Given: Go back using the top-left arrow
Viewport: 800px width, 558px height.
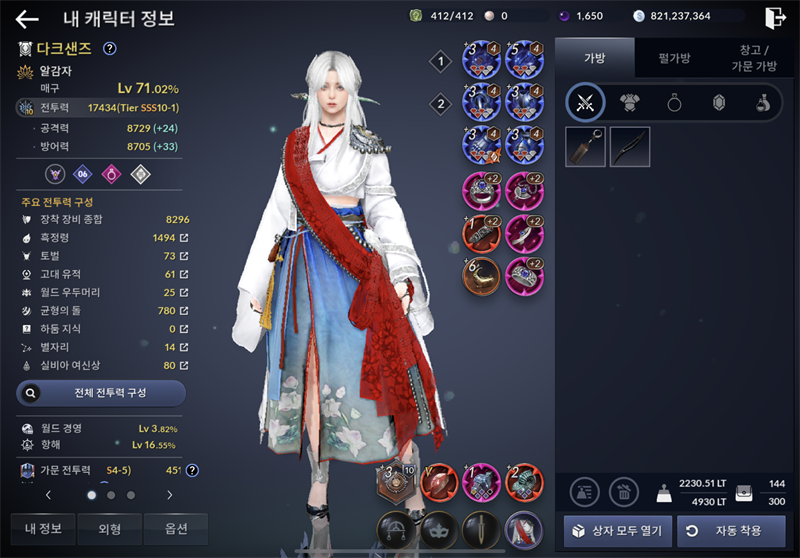Looking at the screenshot, I should pos(27,19).
